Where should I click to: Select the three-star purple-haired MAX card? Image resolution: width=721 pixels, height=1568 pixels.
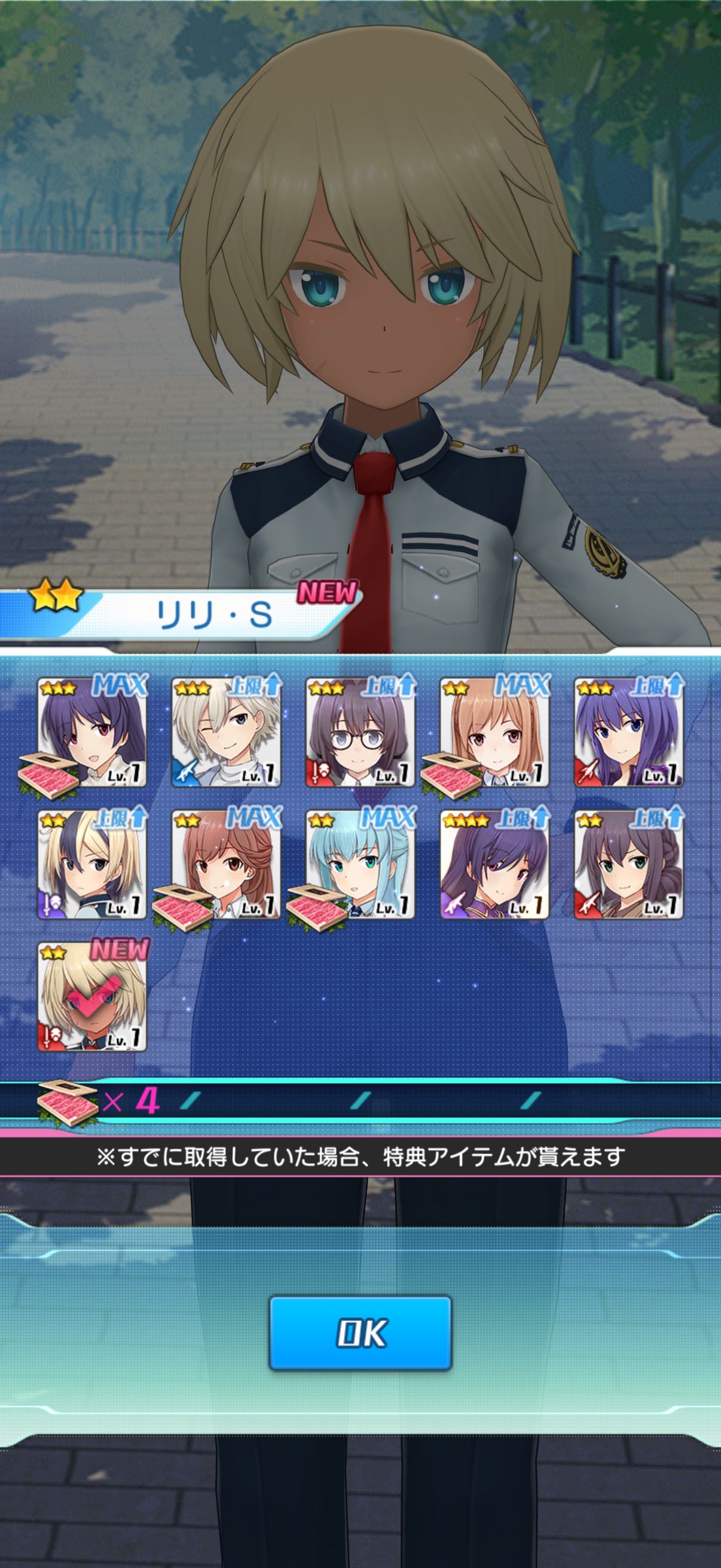(92, 732)
